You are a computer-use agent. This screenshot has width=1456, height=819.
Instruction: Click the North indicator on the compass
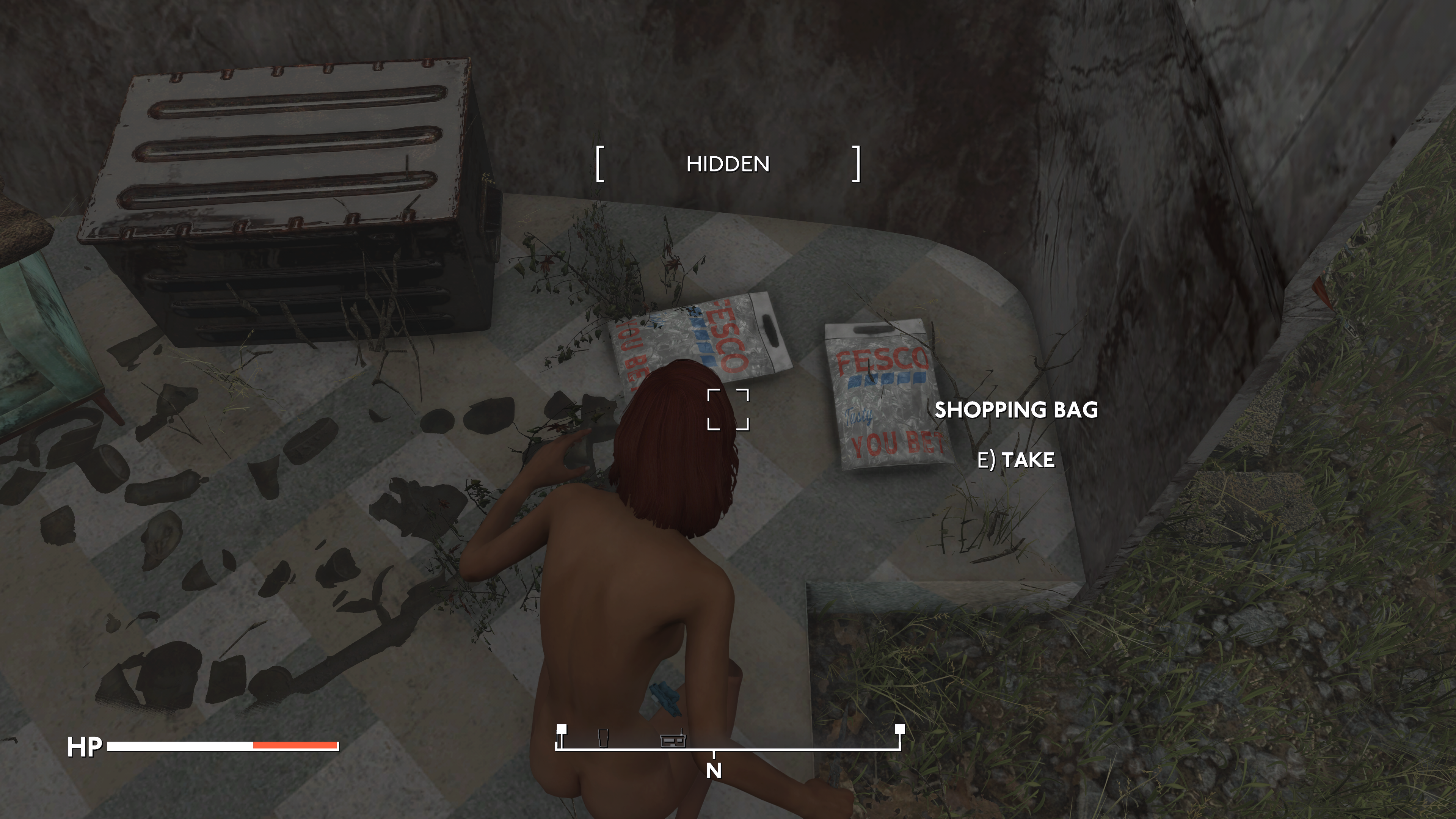(x=714, y=770)
